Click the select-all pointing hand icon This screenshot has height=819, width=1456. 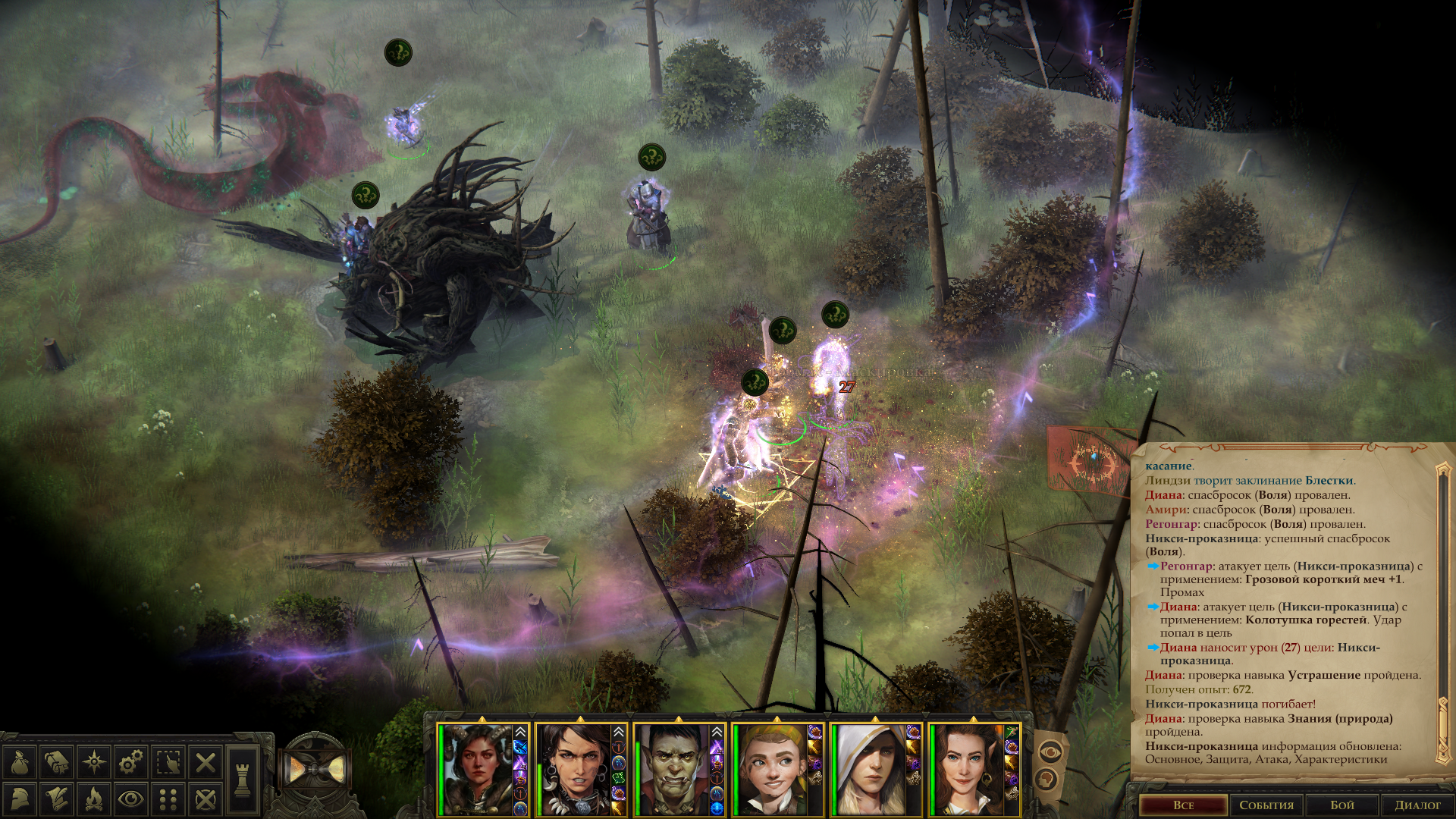pyautogui.click(x=168, y=762)
